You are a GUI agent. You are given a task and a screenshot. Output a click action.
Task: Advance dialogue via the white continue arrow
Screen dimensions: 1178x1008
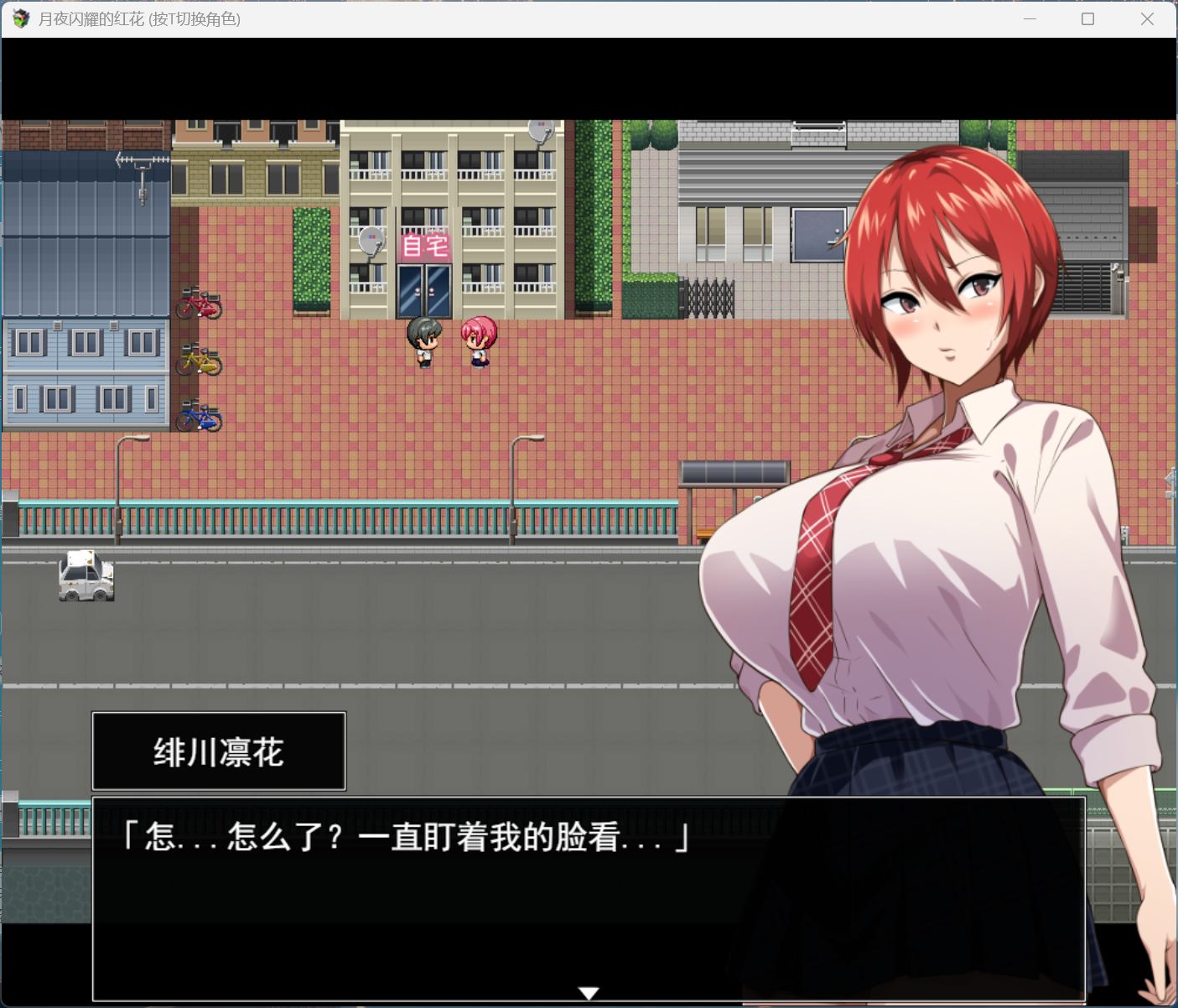[589, 993]
